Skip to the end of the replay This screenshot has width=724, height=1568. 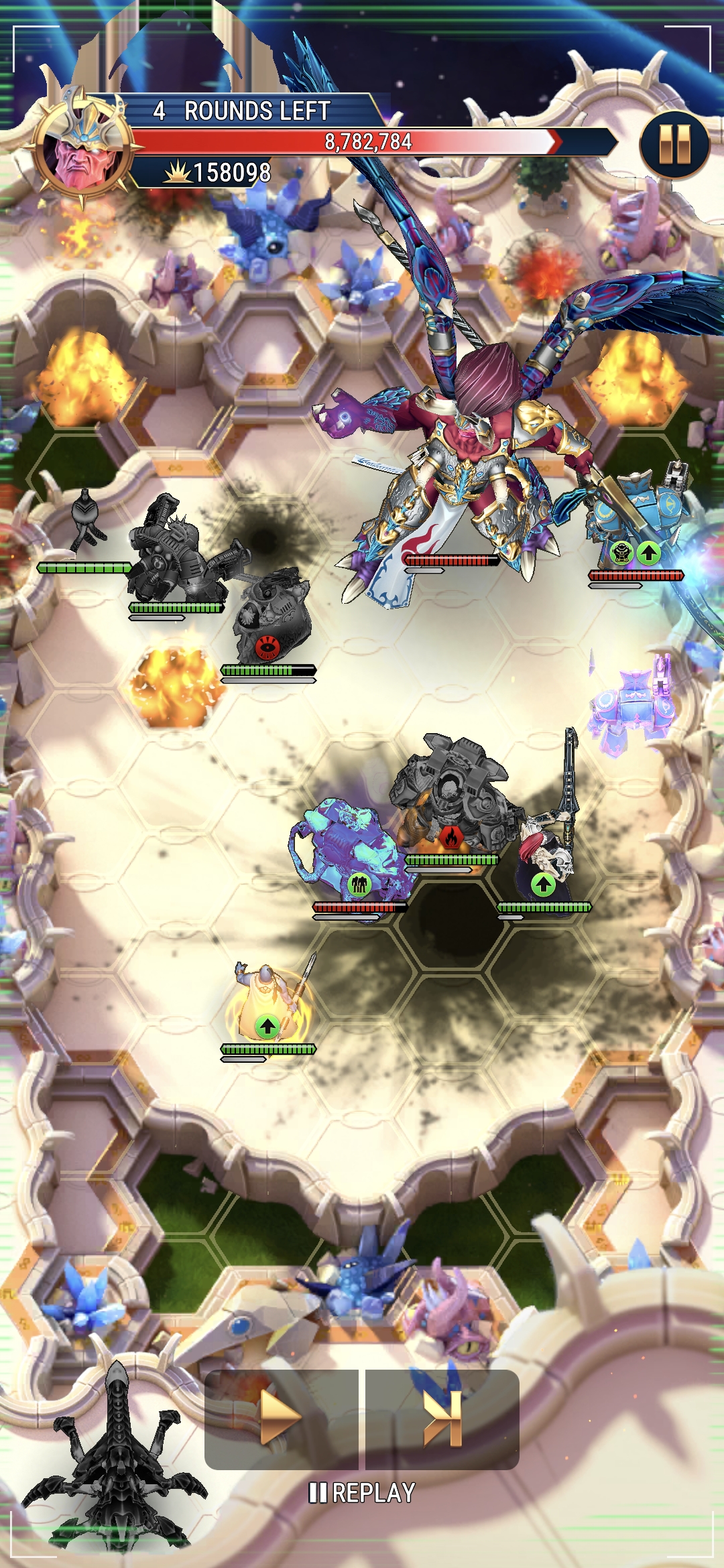pyautogui.click(x=443, y=1418)
